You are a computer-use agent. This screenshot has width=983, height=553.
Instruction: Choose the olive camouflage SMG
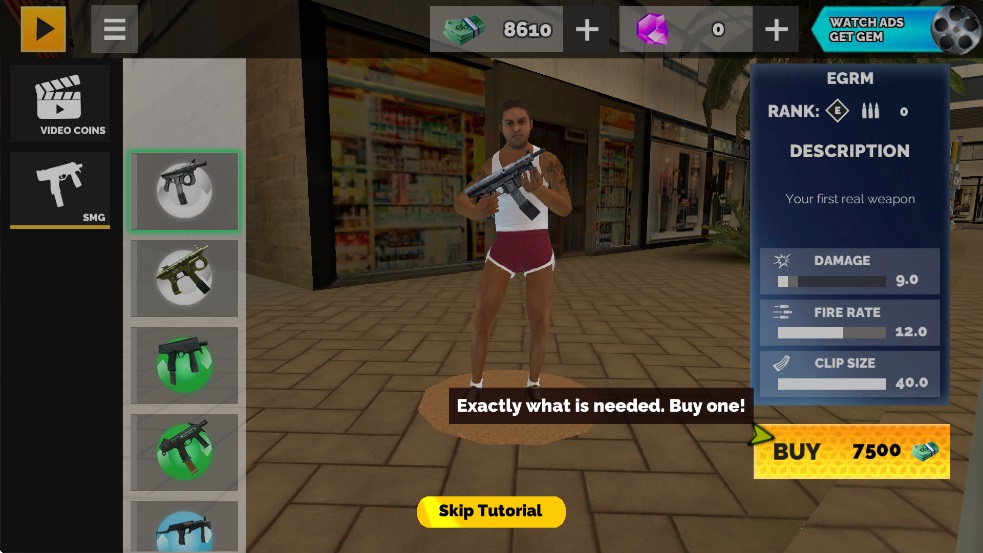pyautogui.click(x=185, y=278)
